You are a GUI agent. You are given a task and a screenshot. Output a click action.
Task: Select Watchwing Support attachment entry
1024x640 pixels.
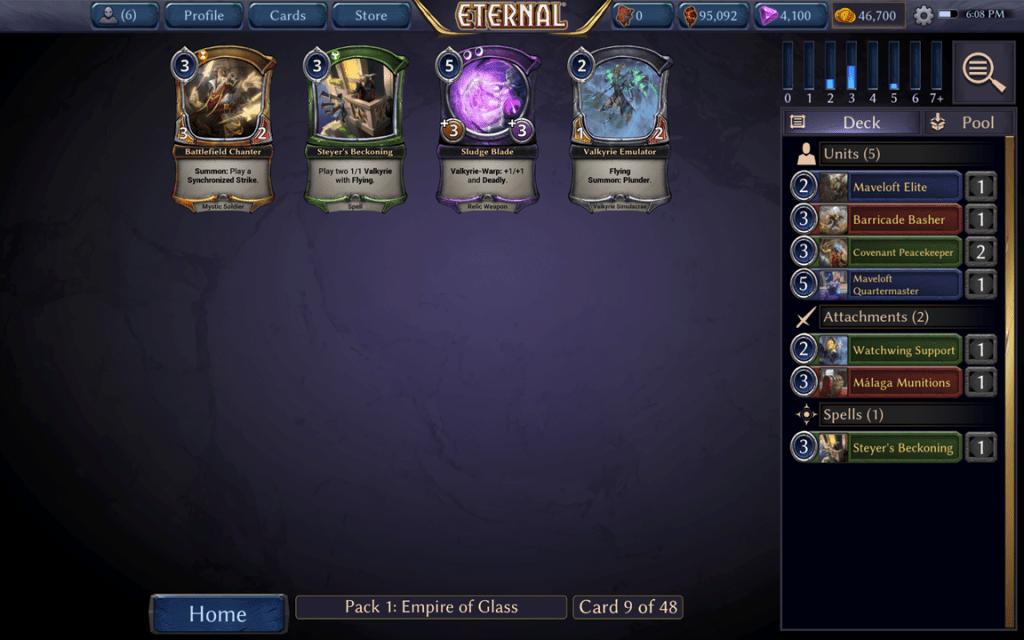tap(889, 350)
